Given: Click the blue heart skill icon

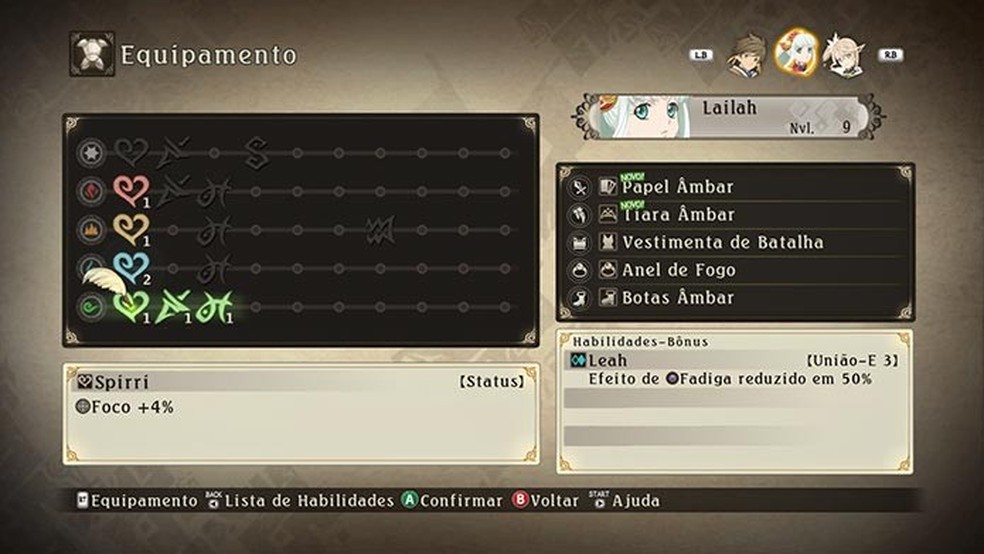Looking at the screenshot, I should [x=131, y=267].
